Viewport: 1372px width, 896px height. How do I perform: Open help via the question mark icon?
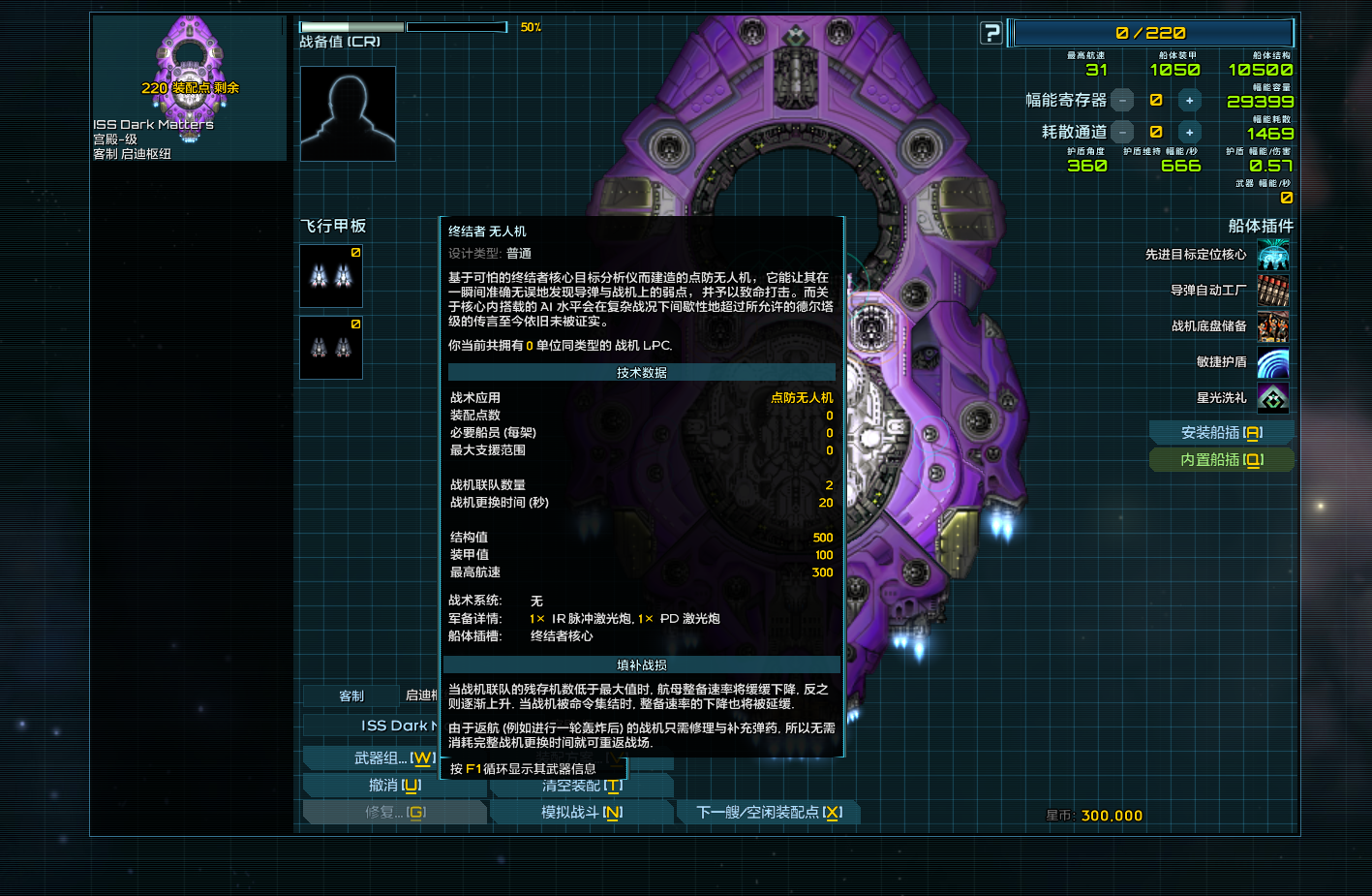coord(990,32)
